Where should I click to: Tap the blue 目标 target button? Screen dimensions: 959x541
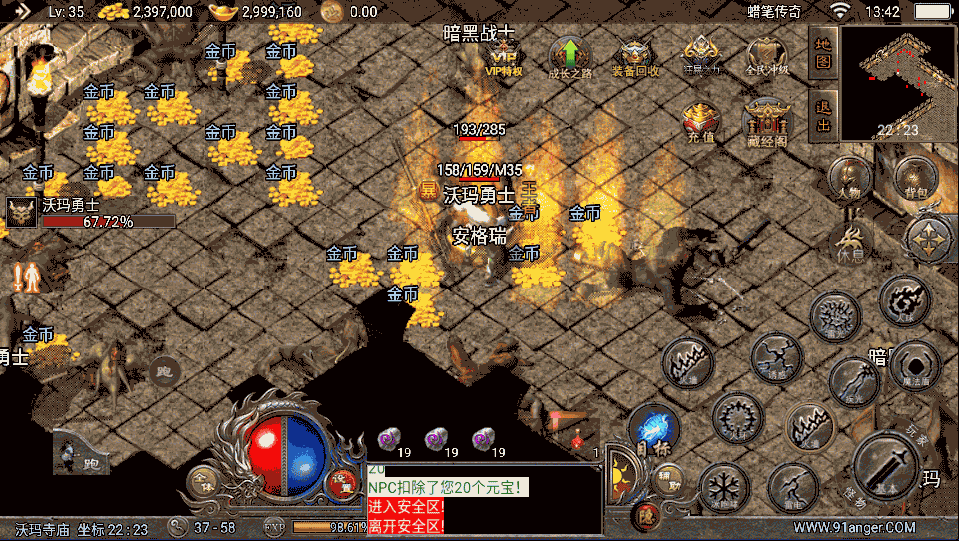click(x=653, y=428)
